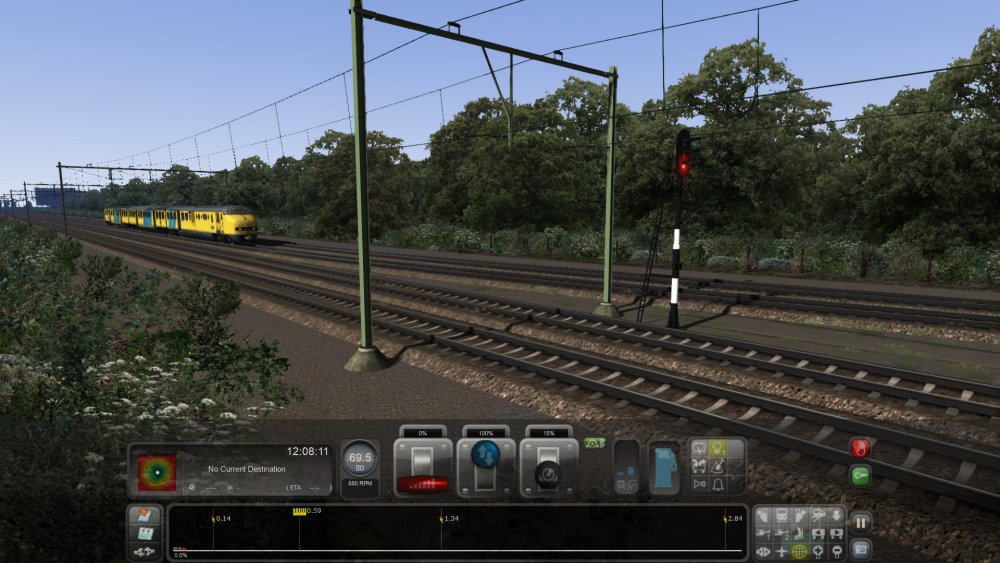Pause the simulation
The image size is (1000, 563).
pyautogui.click(x=860, y=522)
